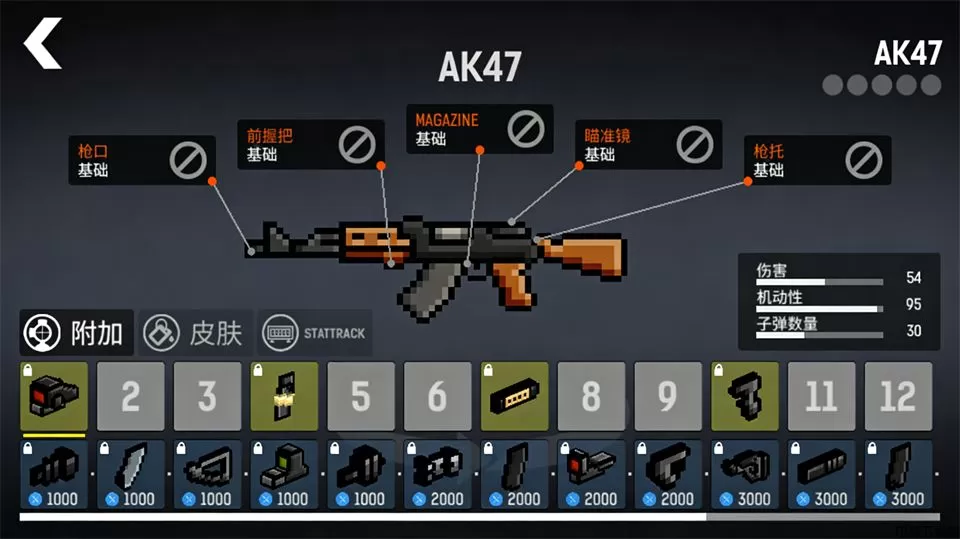The image size is (960, 539).
Task: Select the red dot sight reward tile
Action: pyautogui.click(x=54, y=396)
